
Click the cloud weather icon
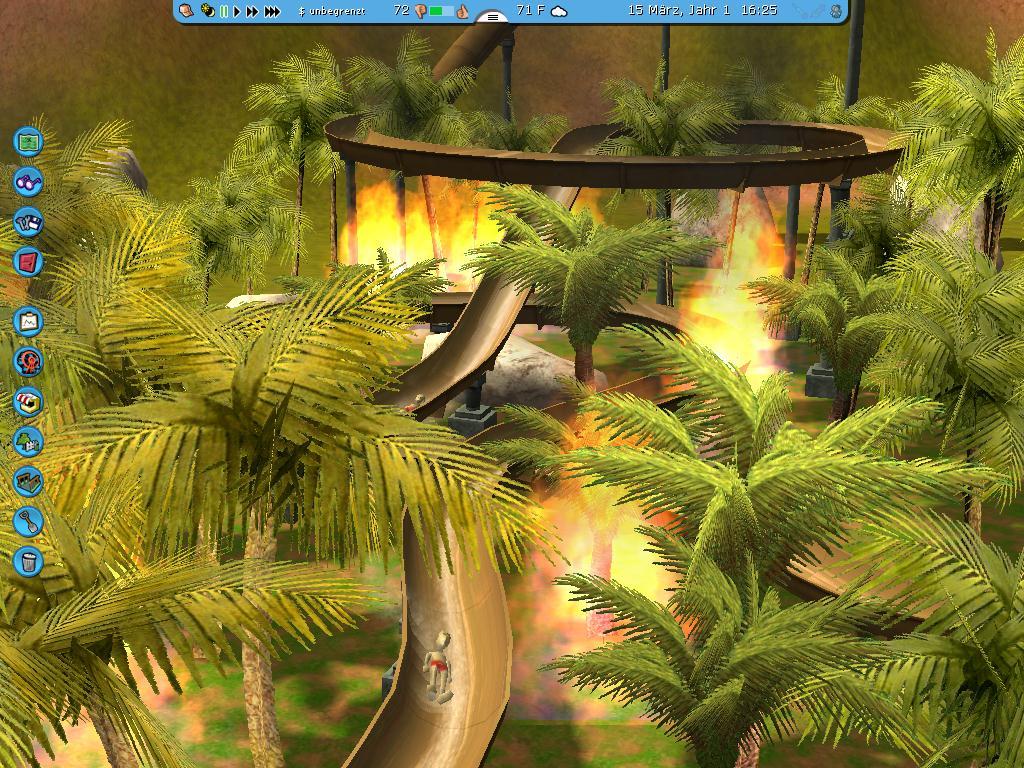560,11
